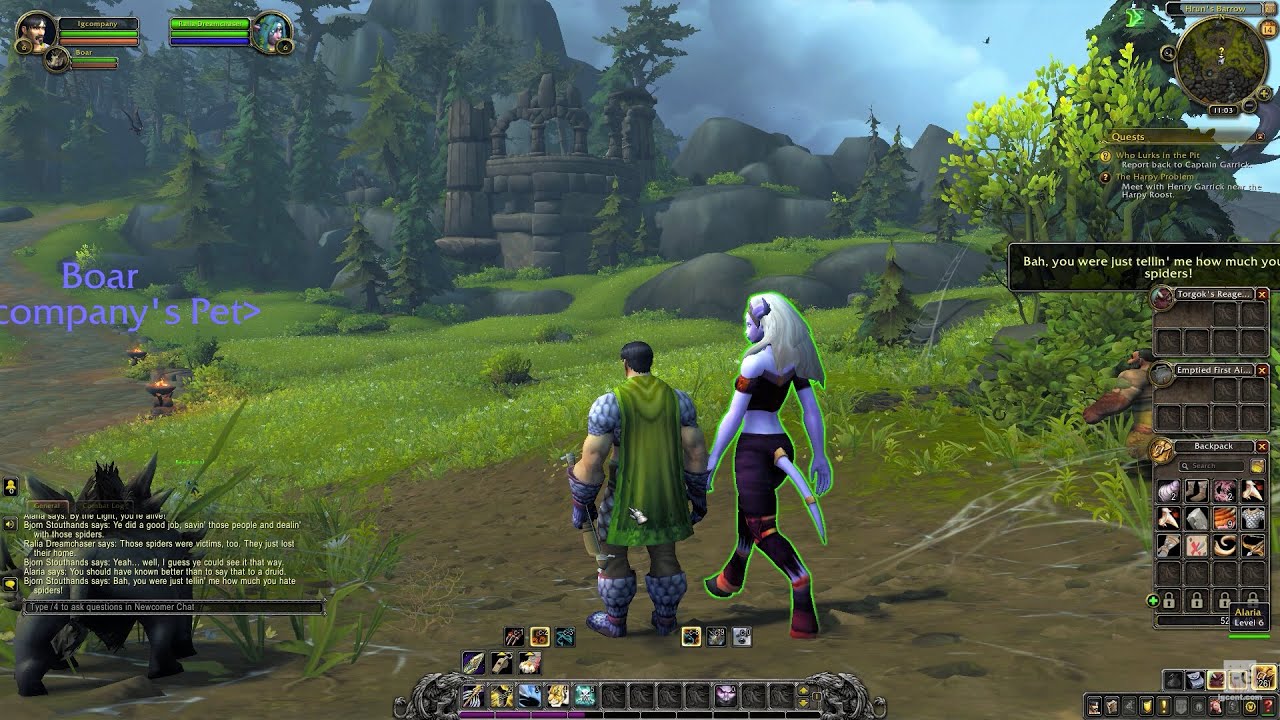Close the Torgok's Reagent Pouch window
The width and height of the screenshot is (1280, 720).
pyautogui.click(x=1261, y=294)
